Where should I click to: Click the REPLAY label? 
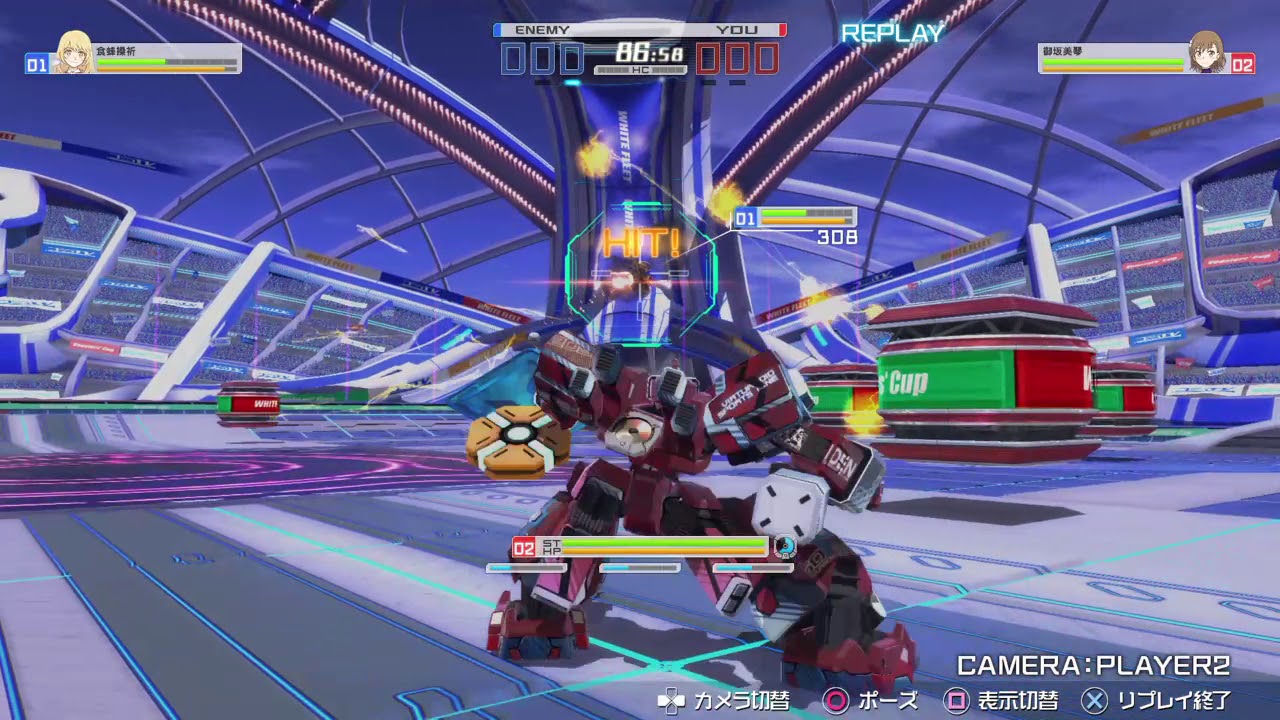(890, 34)
